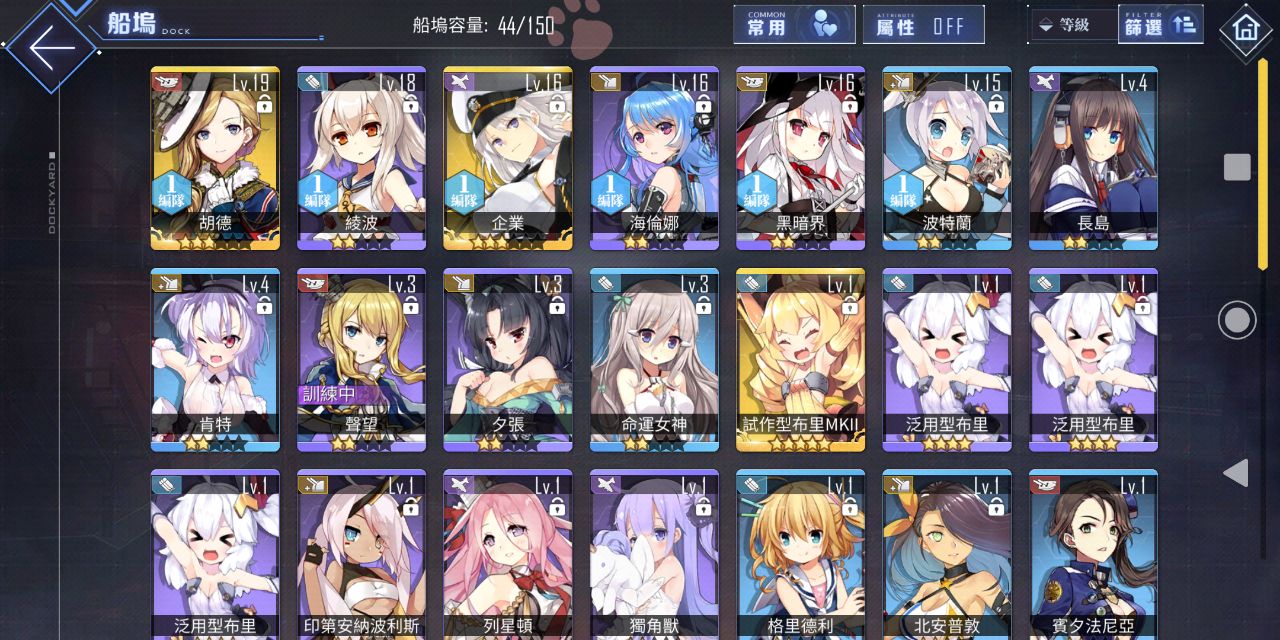The height and width of the screenshot is (640, 1280).
Task: Return to the home screen
Action: pos(1245,28)
